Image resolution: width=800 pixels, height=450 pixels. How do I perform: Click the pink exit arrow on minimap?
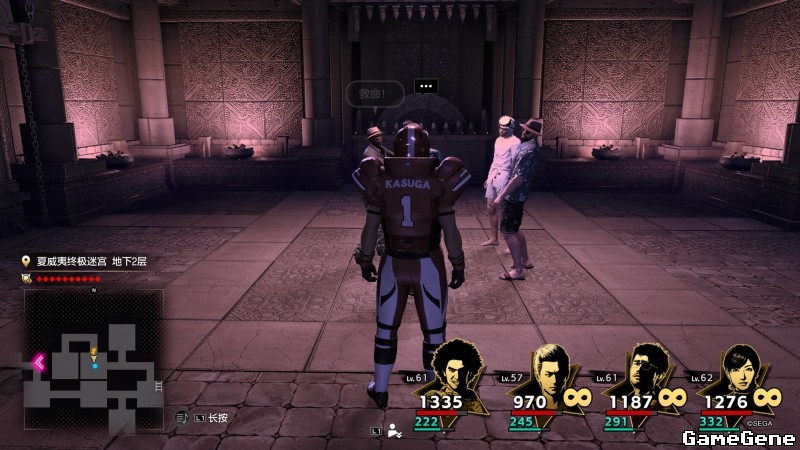(x=39, y=363)
